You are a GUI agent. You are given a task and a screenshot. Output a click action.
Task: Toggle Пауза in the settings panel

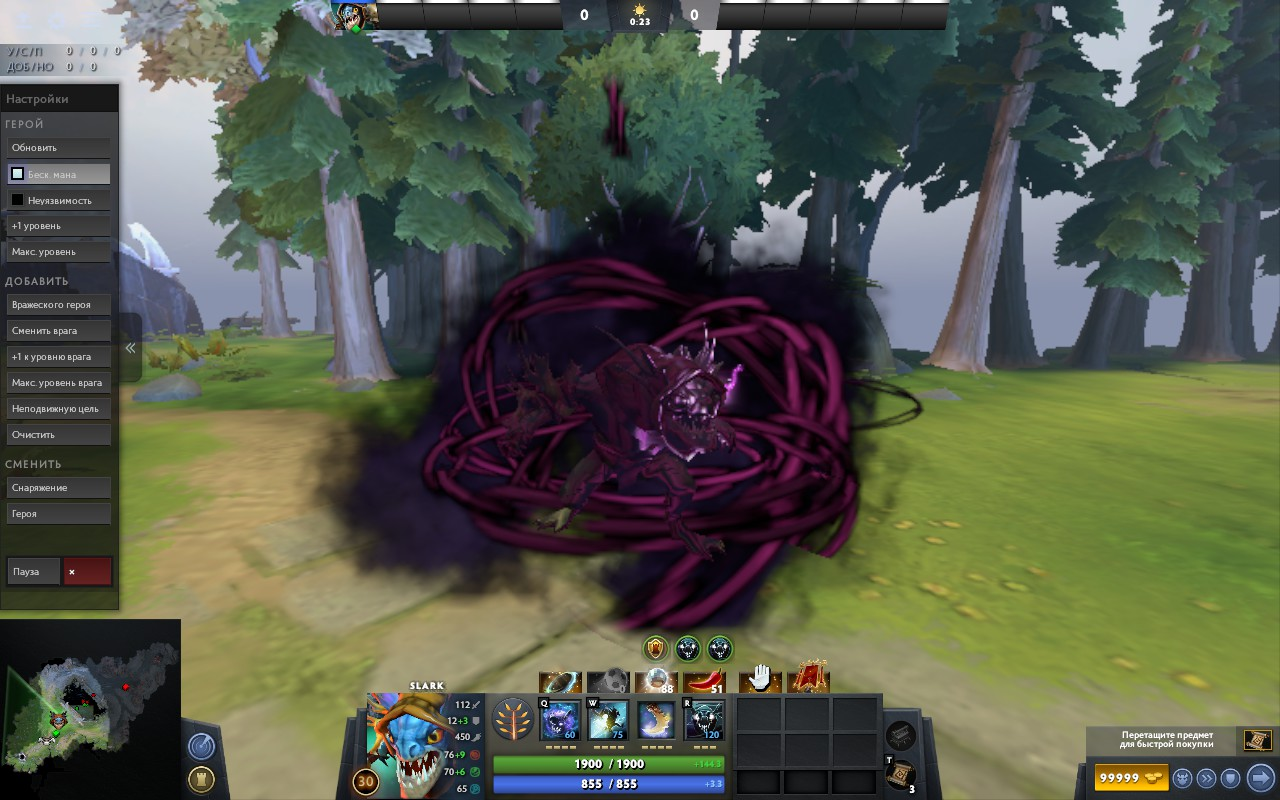(33, 570)
